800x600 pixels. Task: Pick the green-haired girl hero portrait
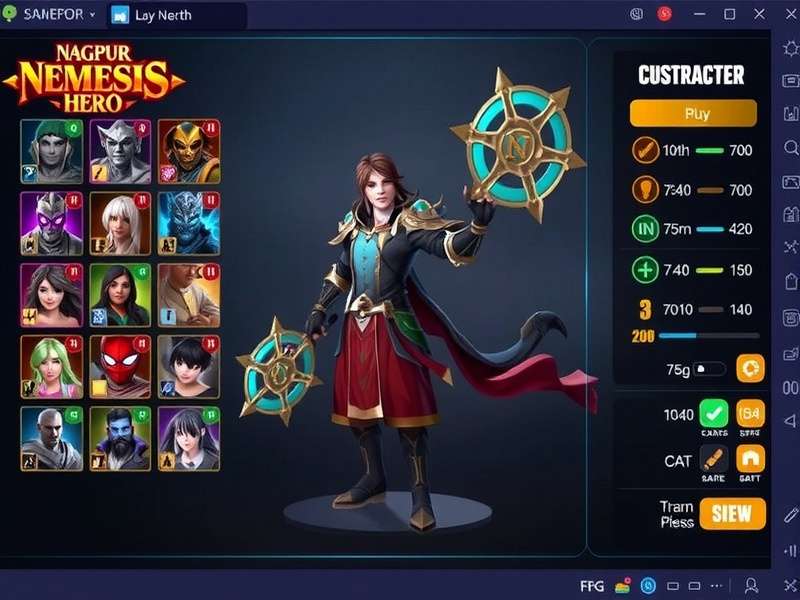[51, 367]
